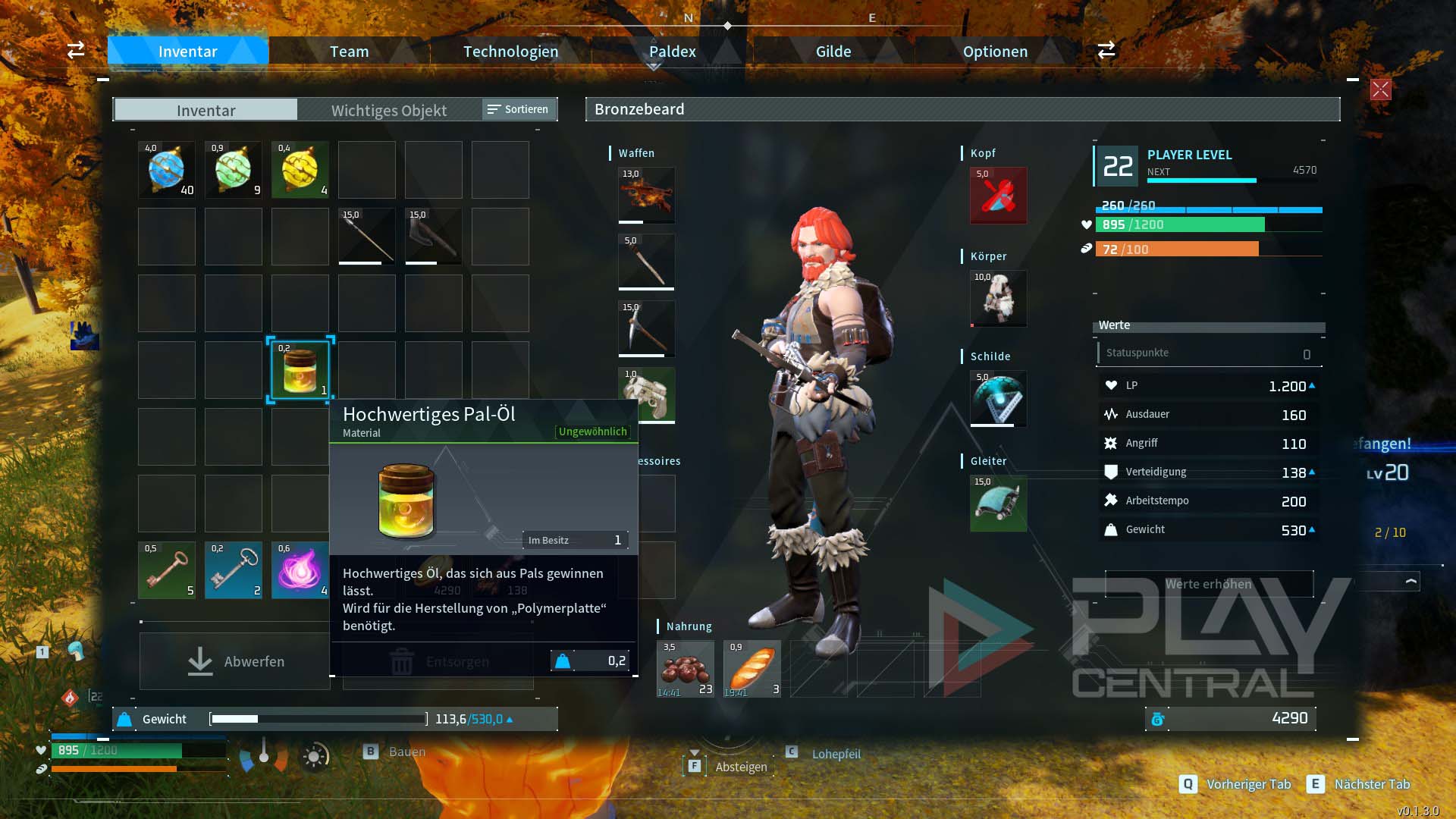Go to the Paldex tab
This screenshot has height=819, width=1456.
click(x=672, y=52)
